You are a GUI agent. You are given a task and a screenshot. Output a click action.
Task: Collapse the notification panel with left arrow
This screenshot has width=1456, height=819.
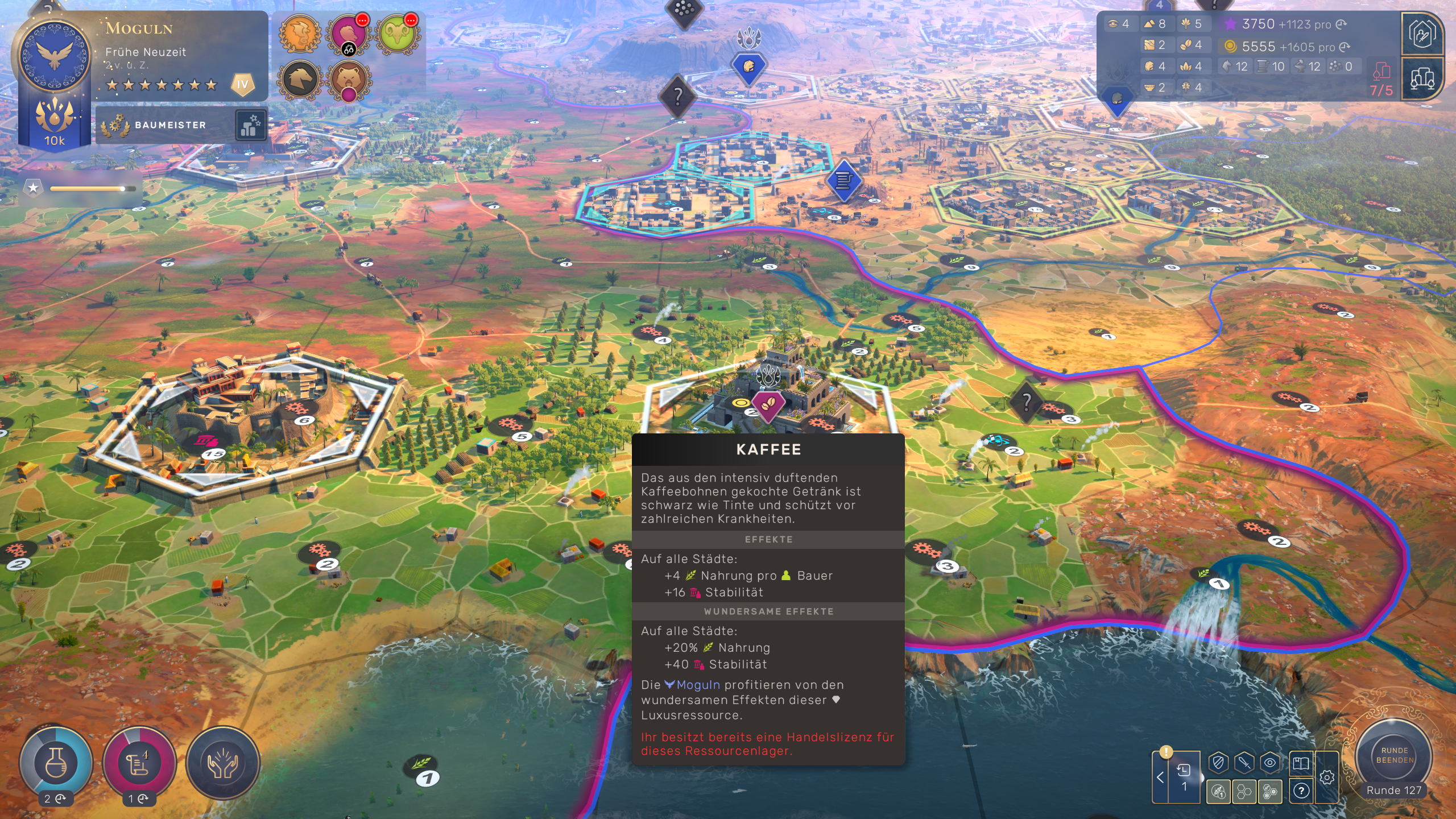[x=1160, y=777]
